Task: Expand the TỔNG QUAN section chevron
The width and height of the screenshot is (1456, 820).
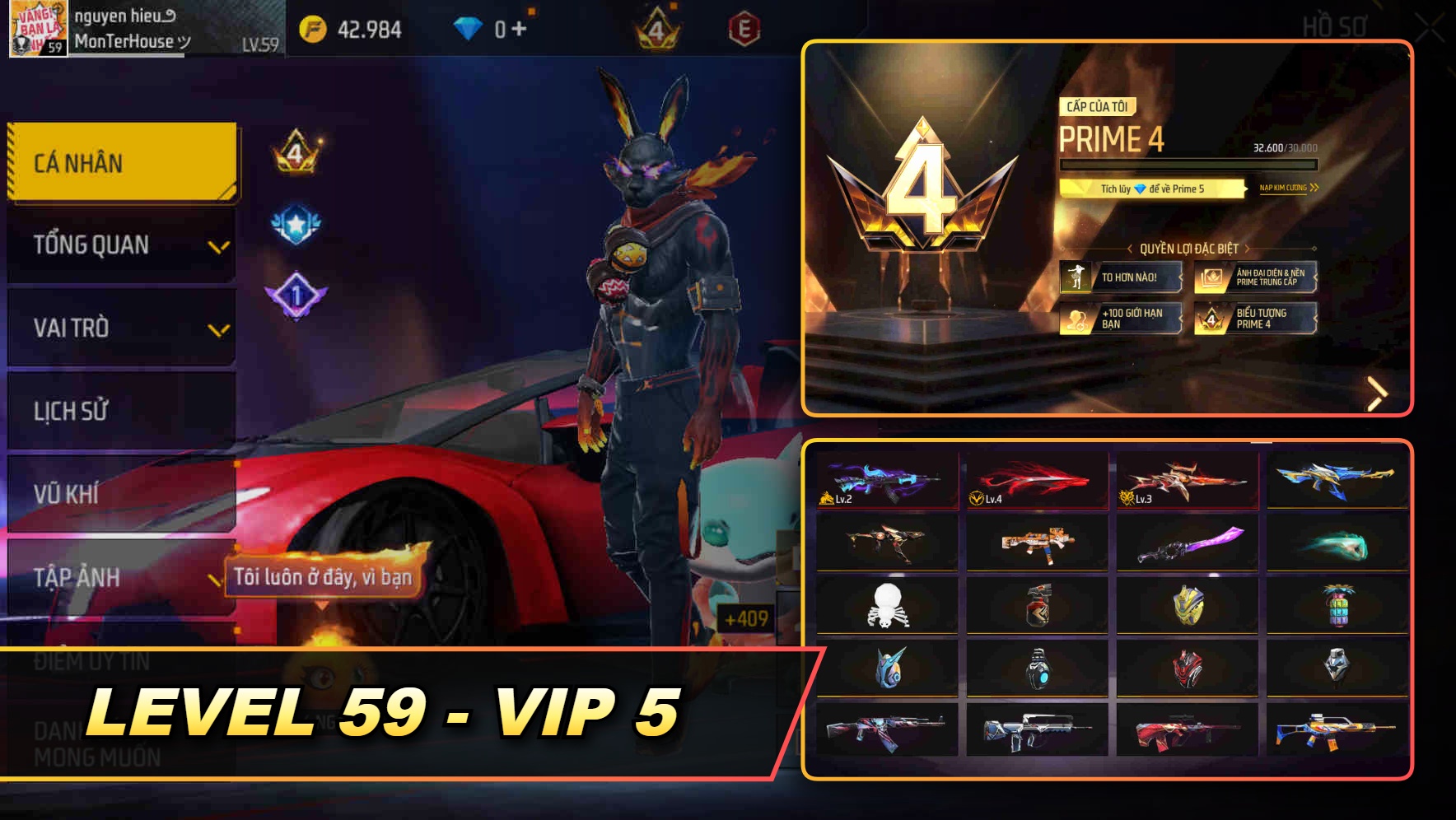Action: (x=219, y=246)
